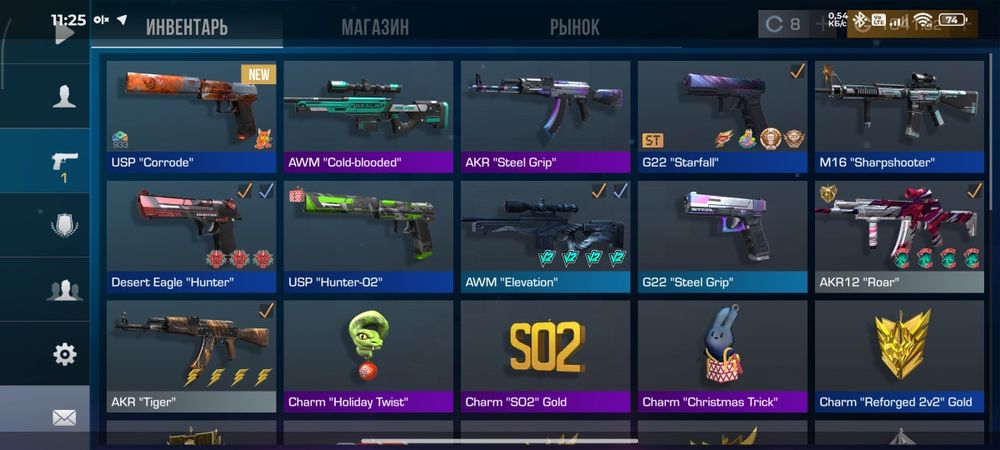Choose the Charm "Holiday Twist" item

(369, 356)
